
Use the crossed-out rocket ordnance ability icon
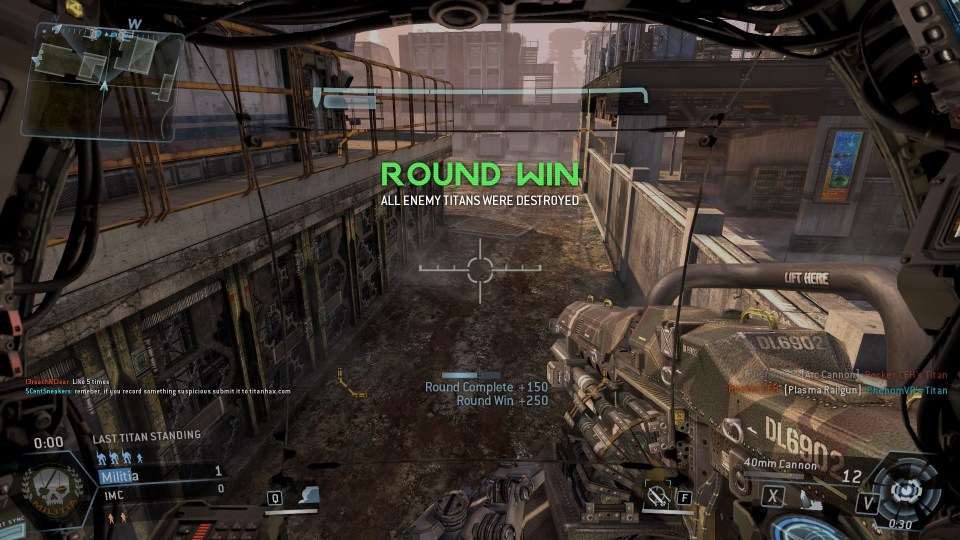[657, 494]
